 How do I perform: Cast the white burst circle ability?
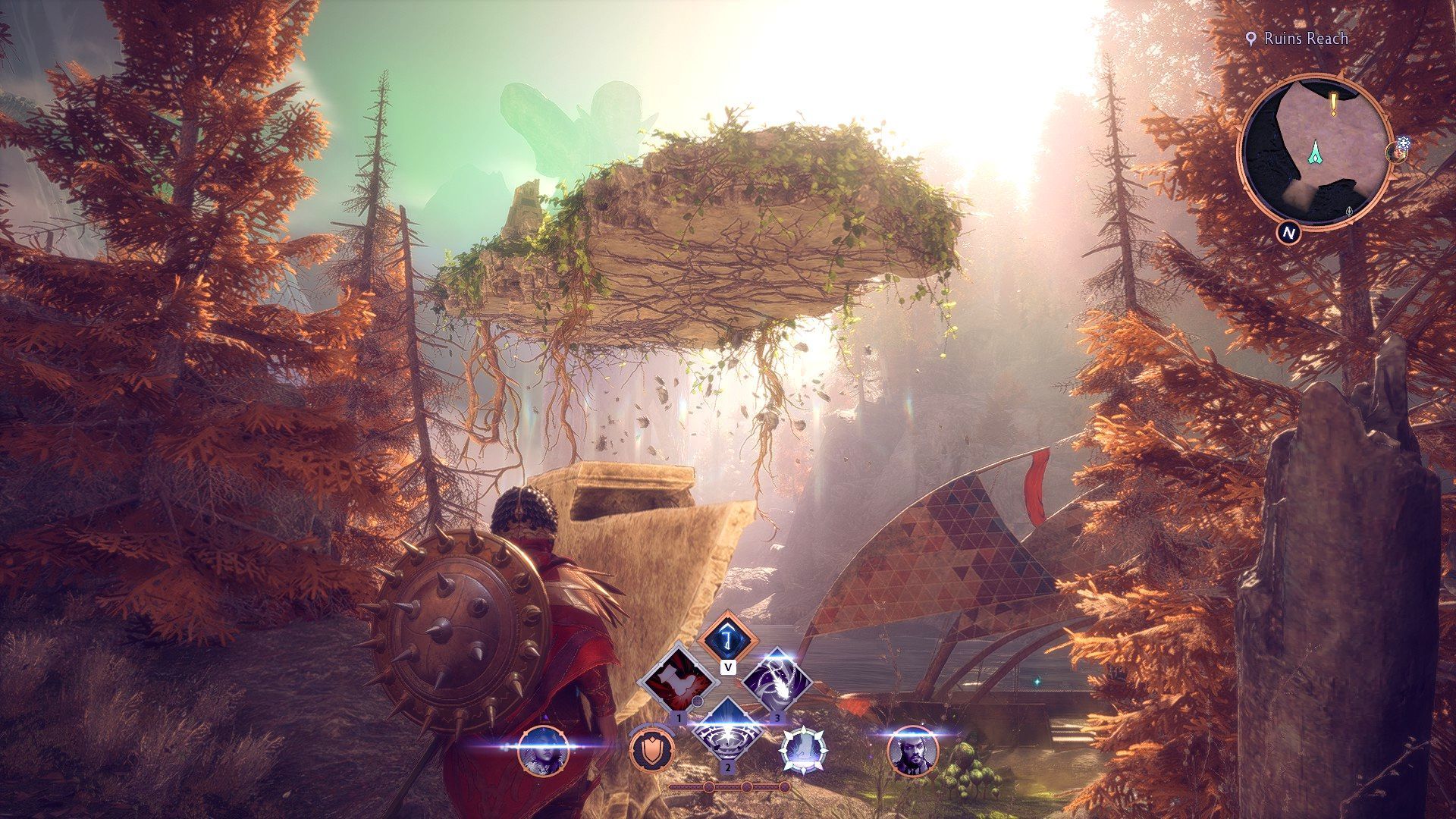coord(727,731)
